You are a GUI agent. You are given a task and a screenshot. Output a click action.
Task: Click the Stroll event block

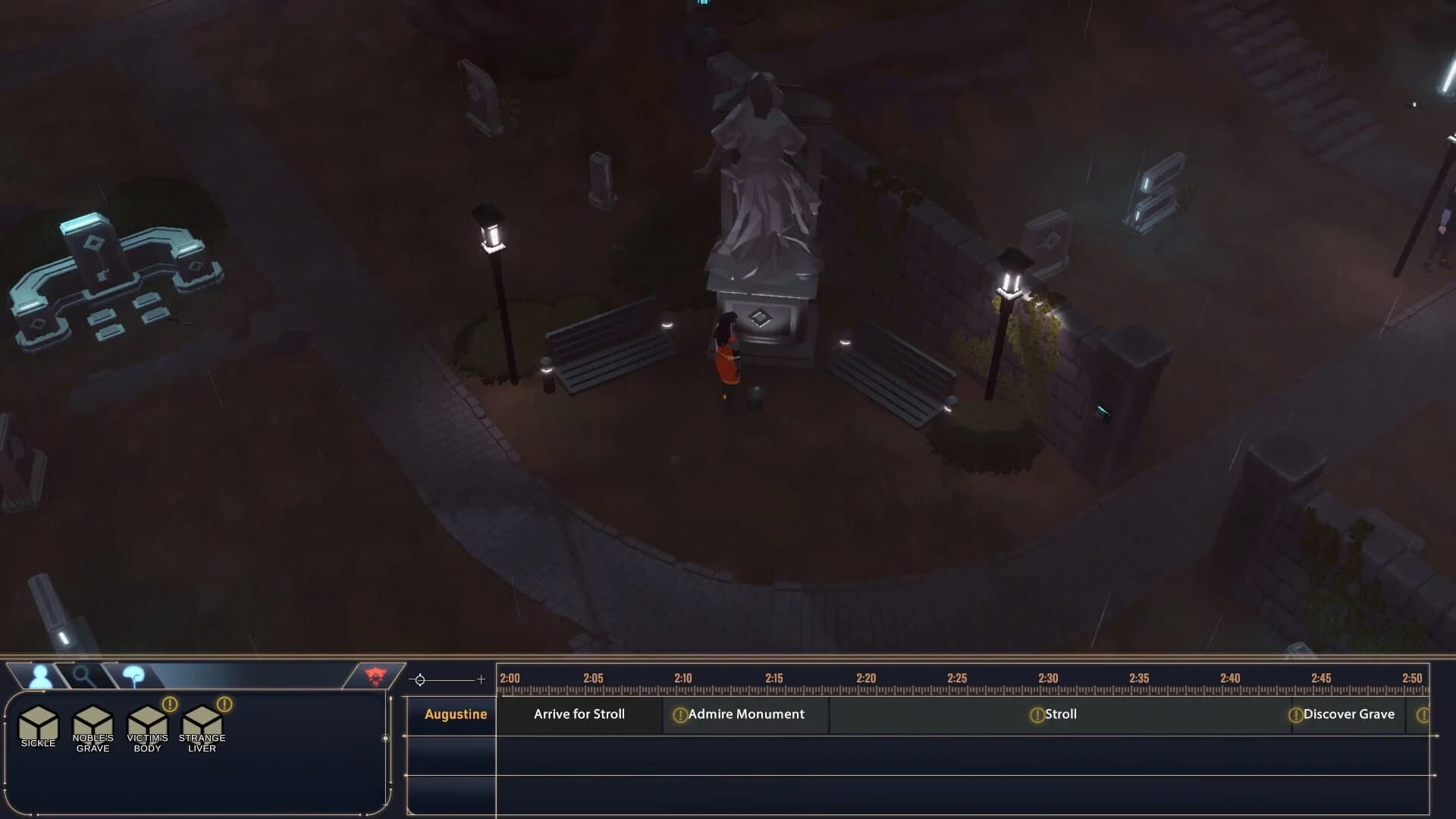(1062, 714)
